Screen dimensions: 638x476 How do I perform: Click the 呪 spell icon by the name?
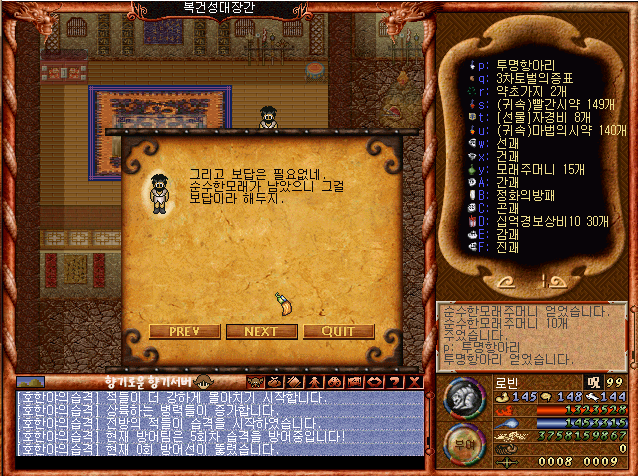tap(594, 380)
